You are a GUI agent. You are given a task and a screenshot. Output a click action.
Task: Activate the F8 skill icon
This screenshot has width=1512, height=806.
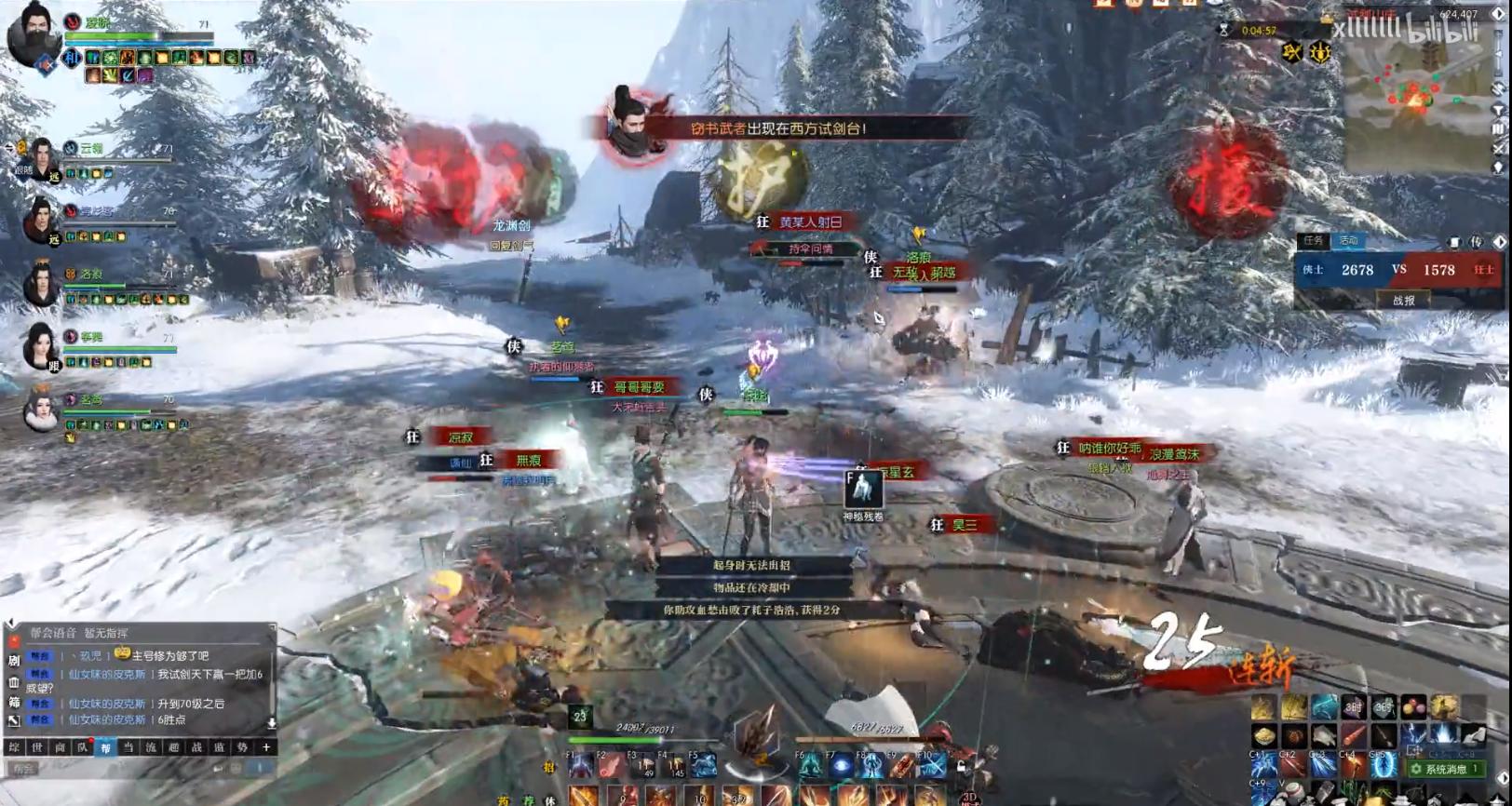tap(871, 767)
